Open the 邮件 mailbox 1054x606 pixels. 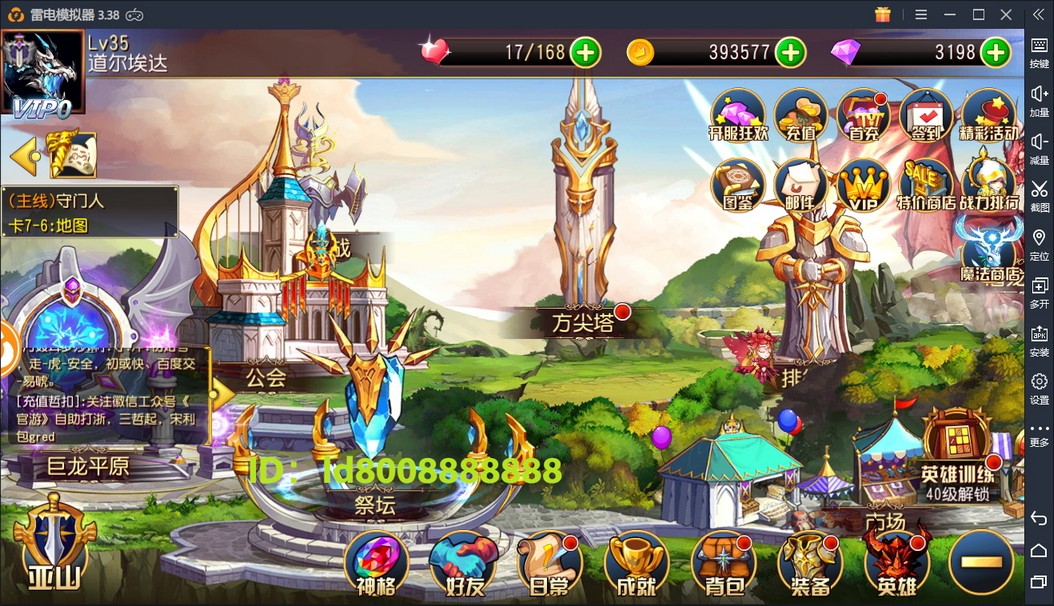(800, 183)
